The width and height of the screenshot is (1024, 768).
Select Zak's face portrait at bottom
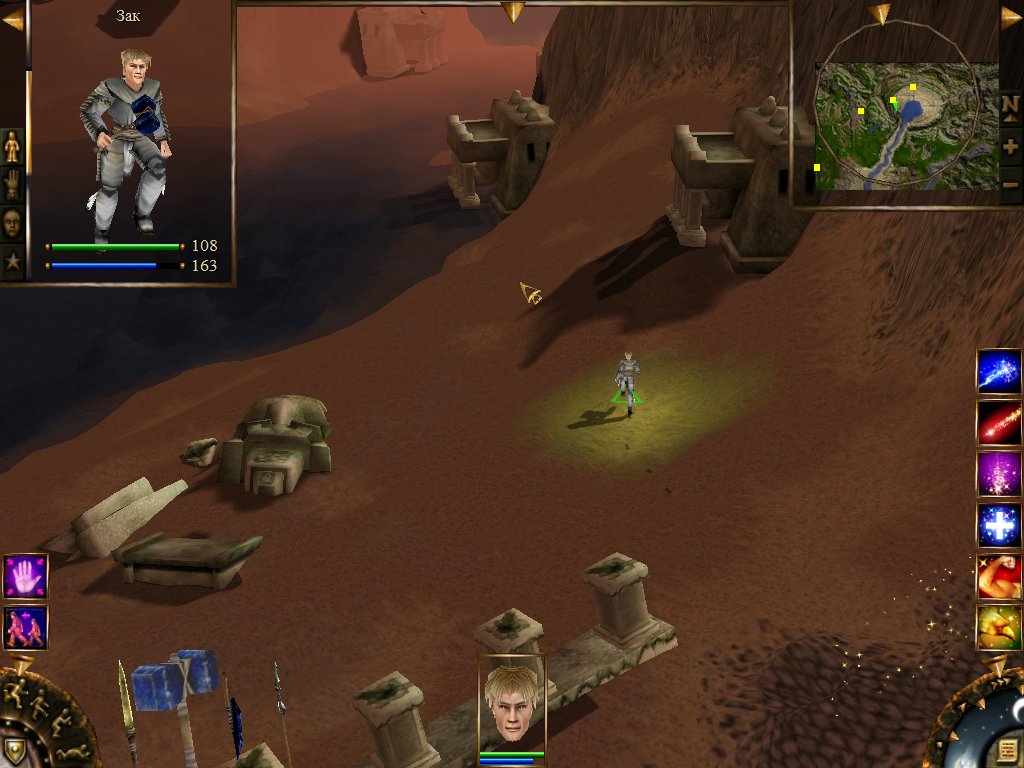511,701
